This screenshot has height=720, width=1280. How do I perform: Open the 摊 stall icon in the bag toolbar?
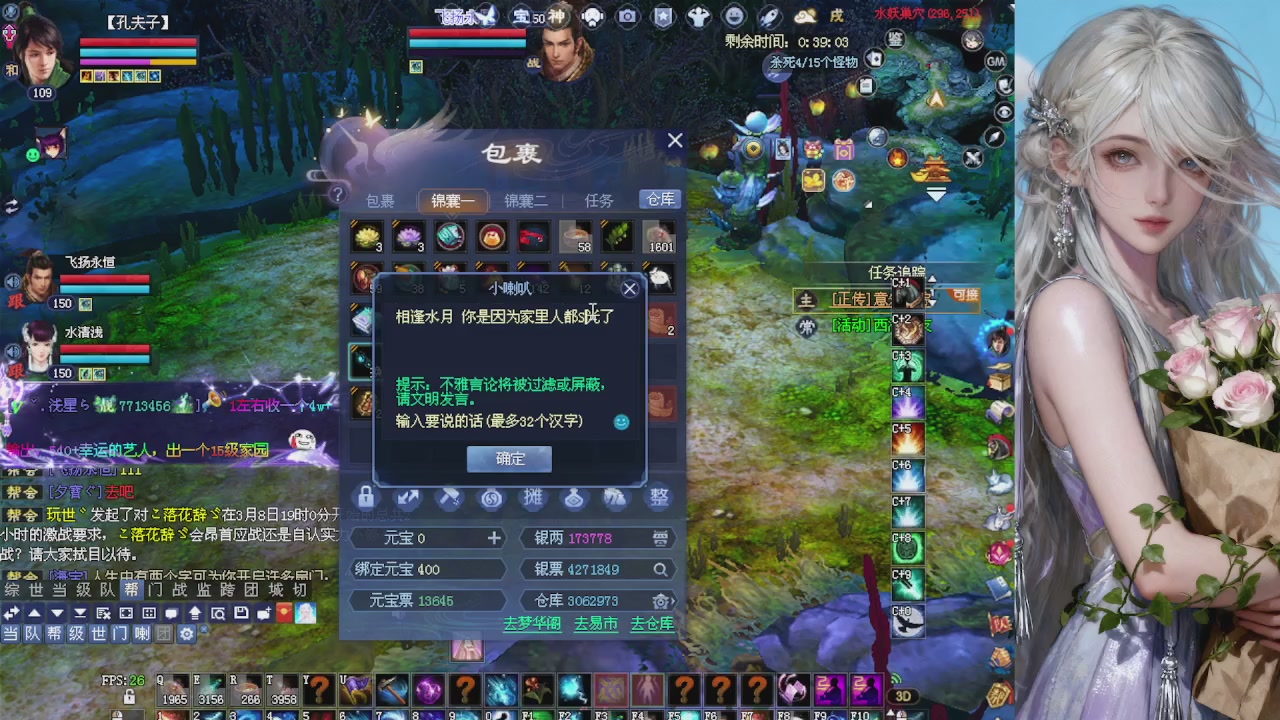pos(533,497)
